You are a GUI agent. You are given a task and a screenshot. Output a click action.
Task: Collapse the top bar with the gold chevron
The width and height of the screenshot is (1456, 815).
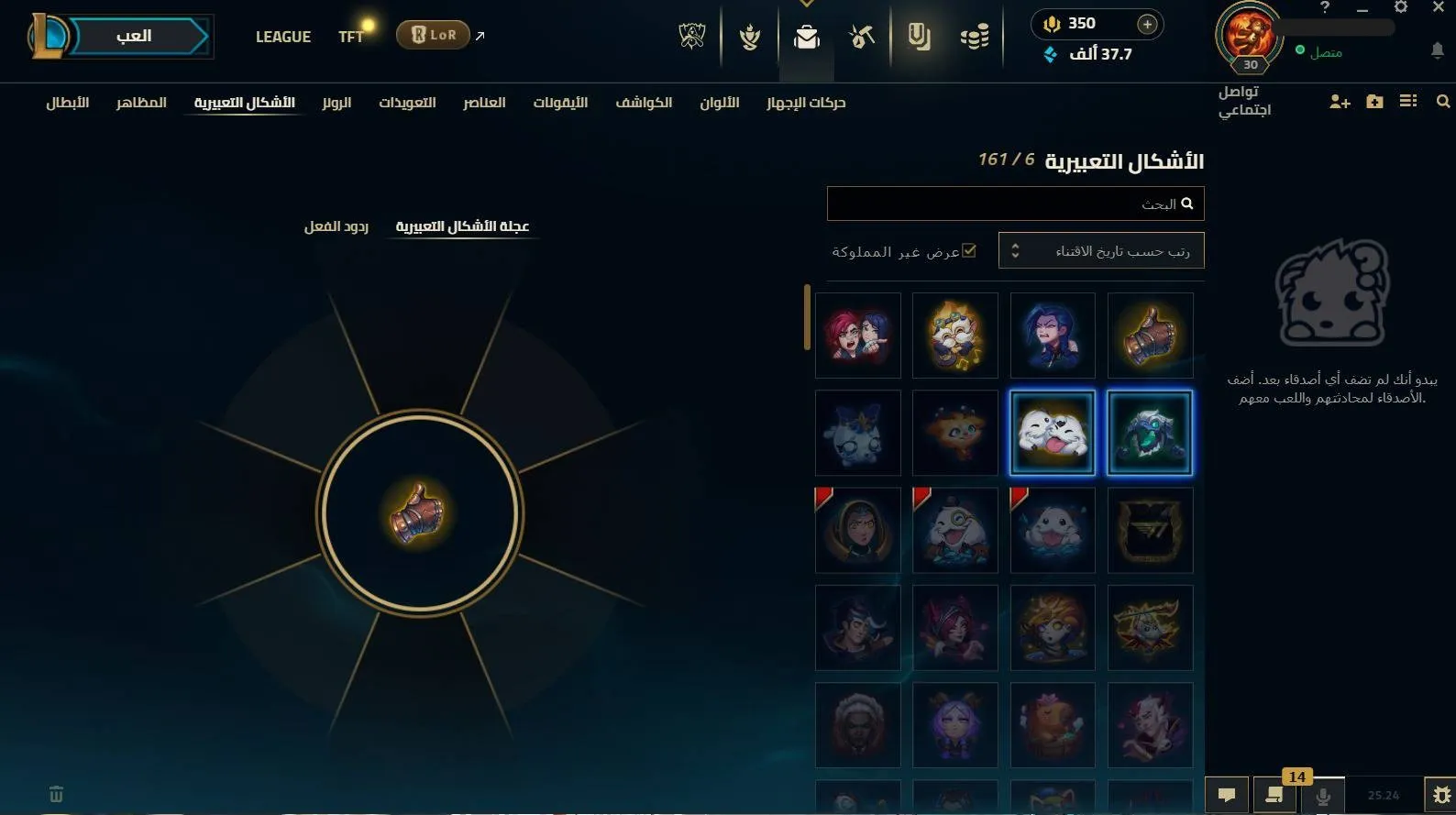tap(807, 6)
